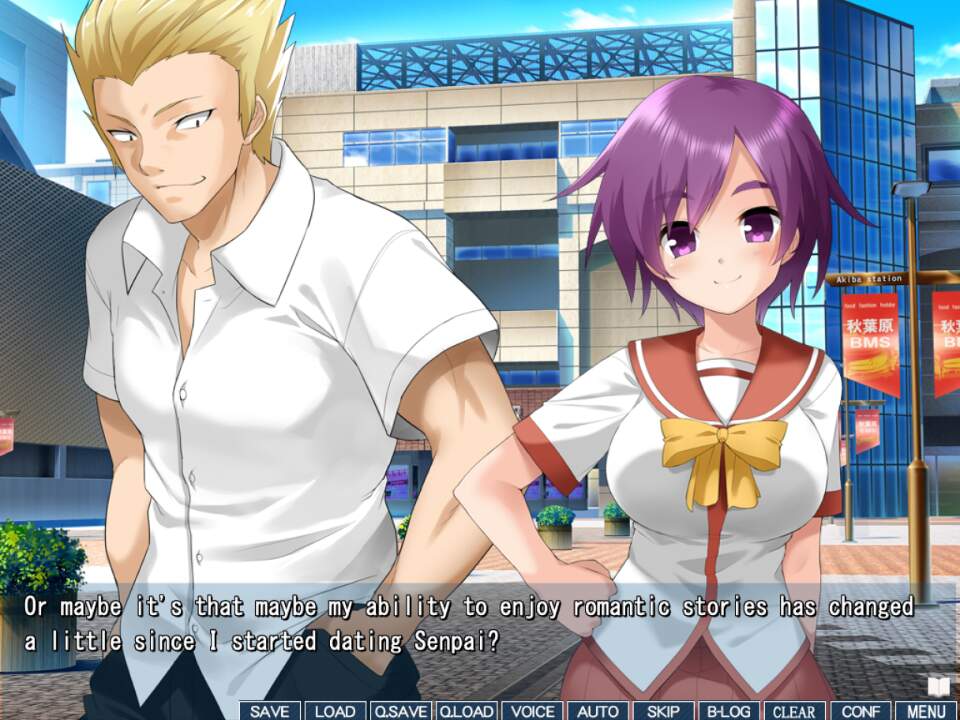The width and height of the screenshot is (960, 720).
Task: Quick save with Q.SAVE
Action: point(401,711)
